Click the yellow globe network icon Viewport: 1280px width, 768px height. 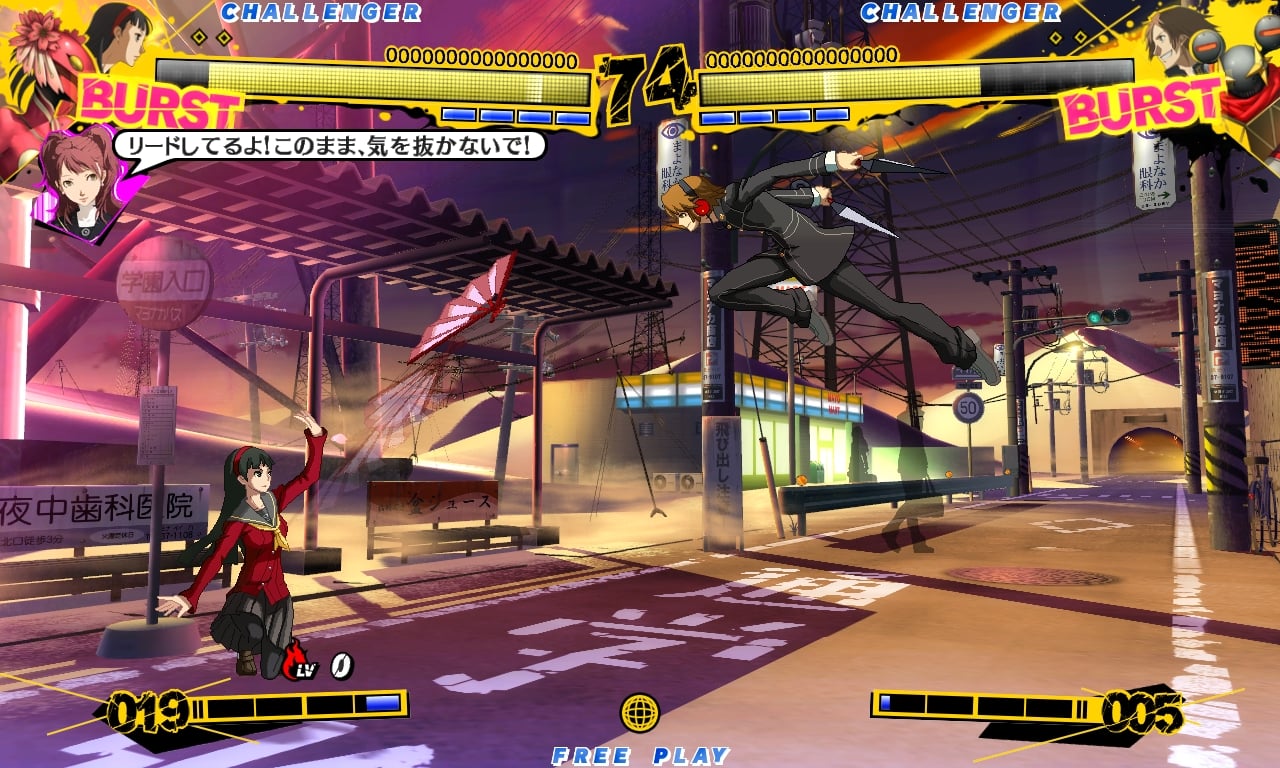pyautogui.click(x=640, y=712)
